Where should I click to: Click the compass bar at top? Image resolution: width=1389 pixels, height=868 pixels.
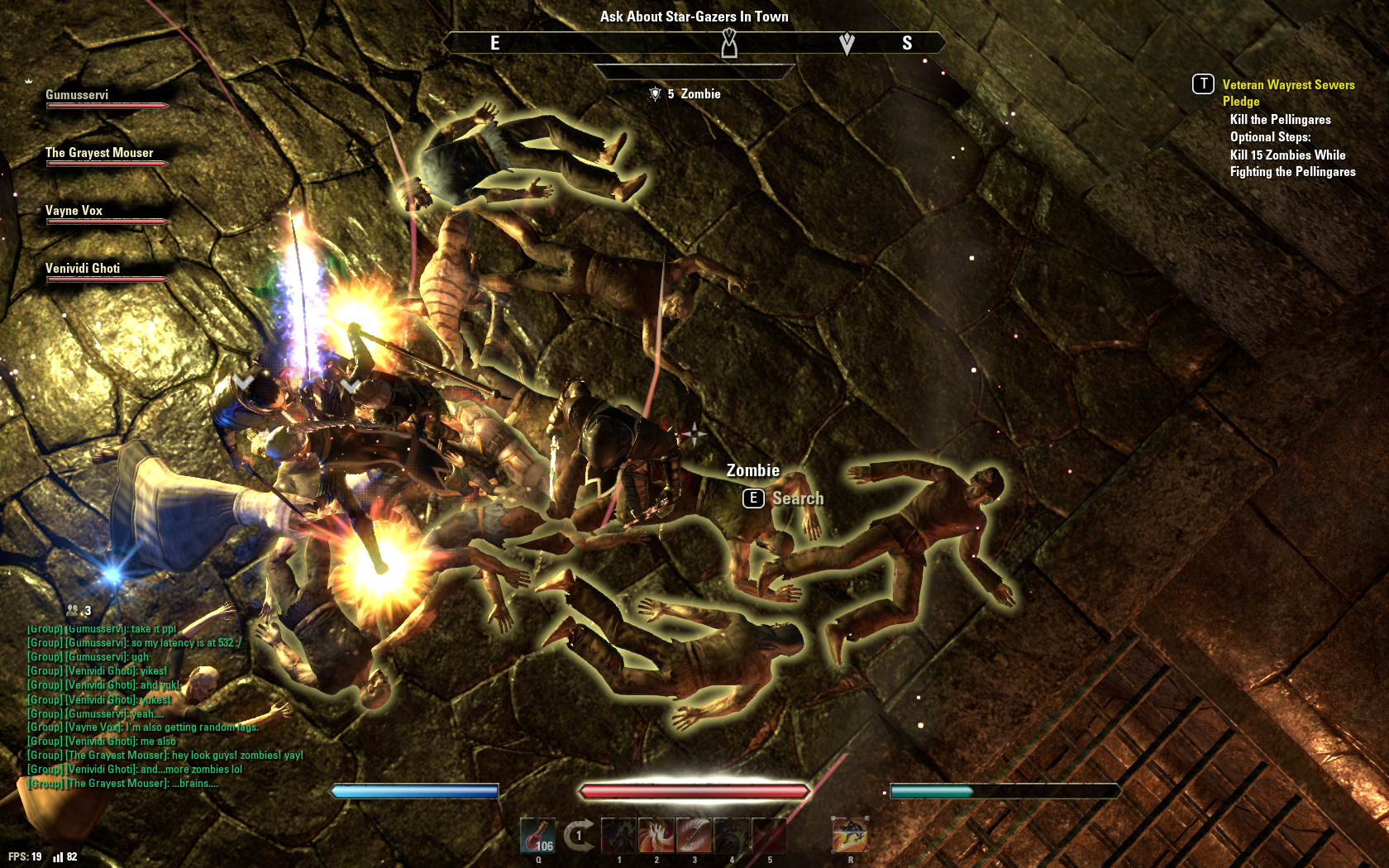694,43
